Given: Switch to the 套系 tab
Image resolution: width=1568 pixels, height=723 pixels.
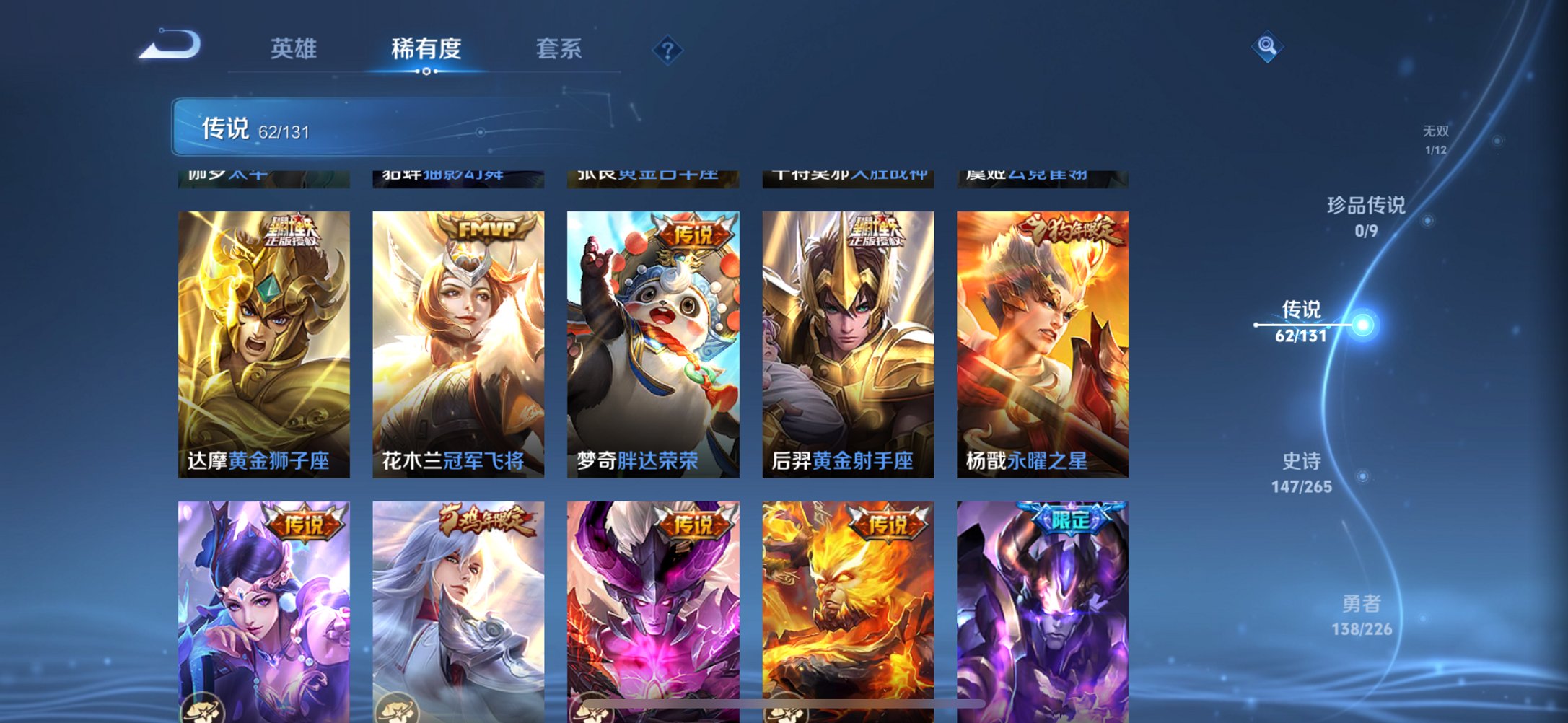Looking at the screenshot, I should coord(559,49).
